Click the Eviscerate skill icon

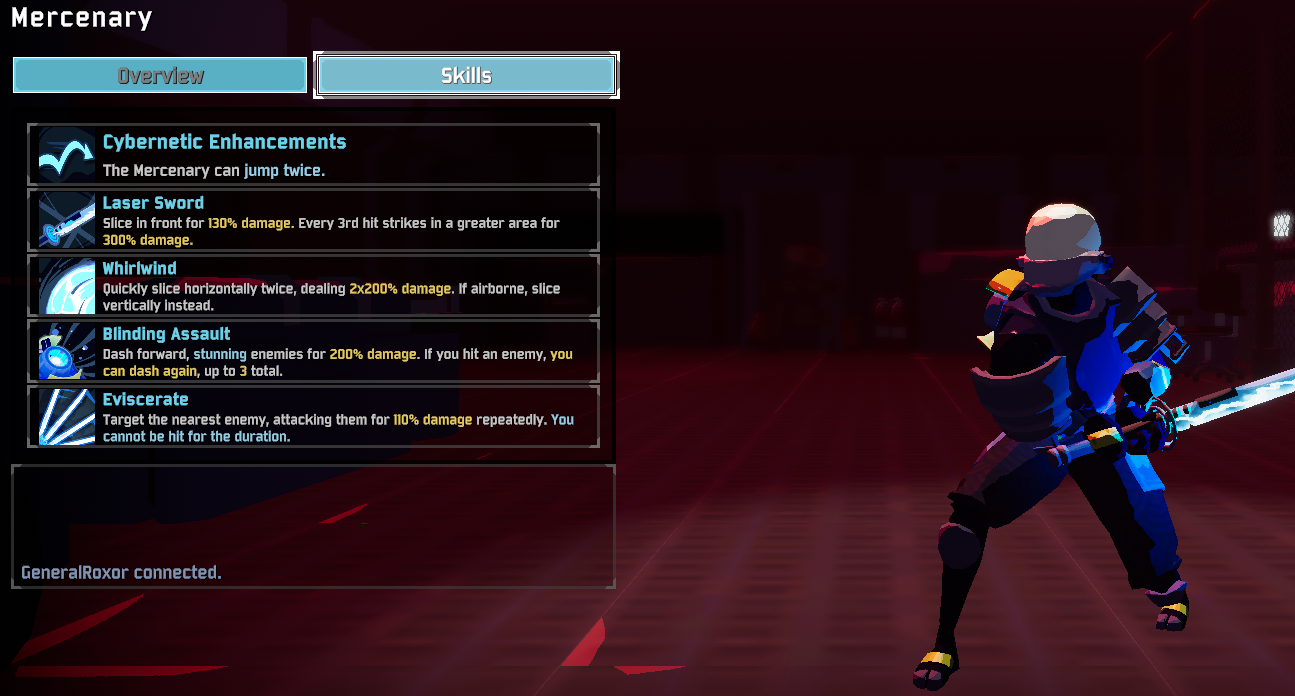(x=67, y=417)
